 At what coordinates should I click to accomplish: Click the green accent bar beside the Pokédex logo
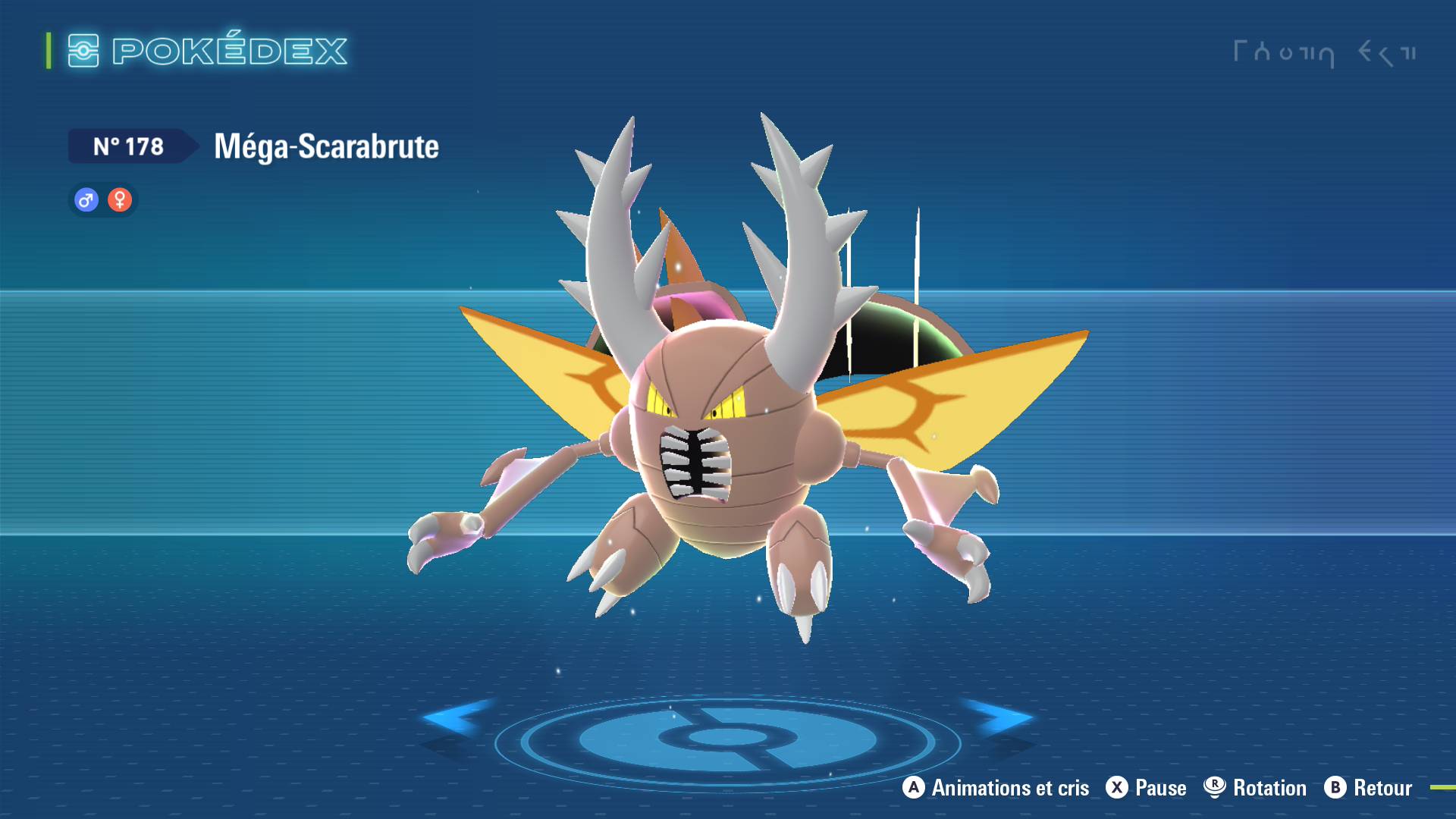(48, 52)
